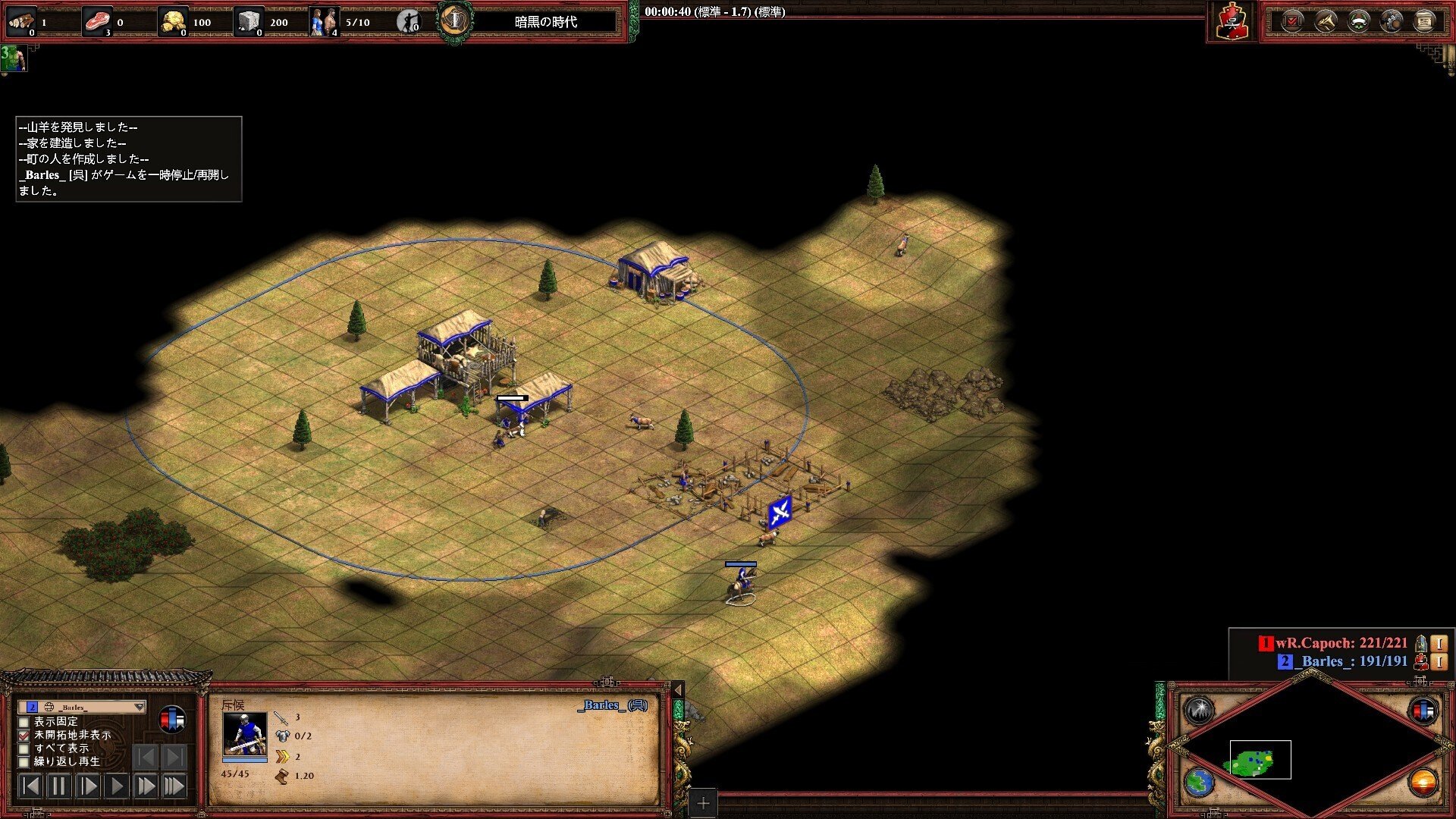Pause the replay with the pause button

coord(58,786)
